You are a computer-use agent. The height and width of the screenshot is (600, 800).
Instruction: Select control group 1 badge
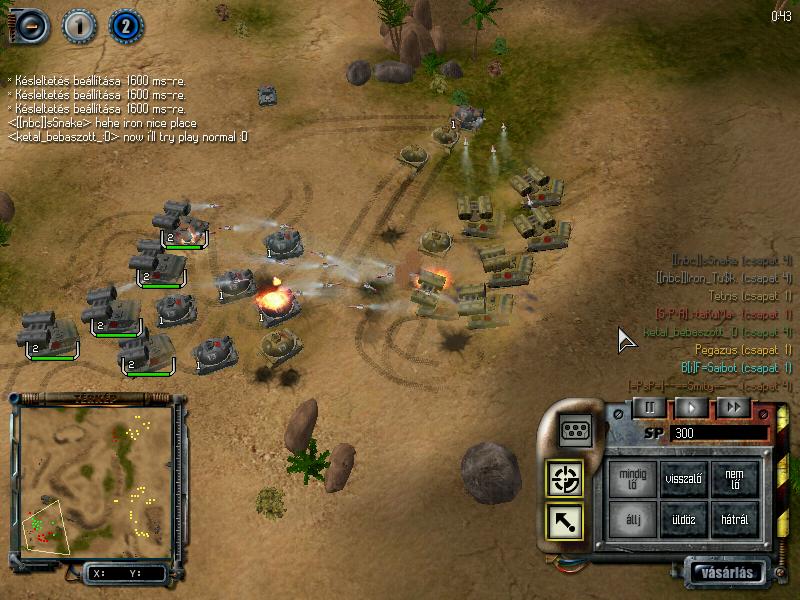(x=78, y=25)
